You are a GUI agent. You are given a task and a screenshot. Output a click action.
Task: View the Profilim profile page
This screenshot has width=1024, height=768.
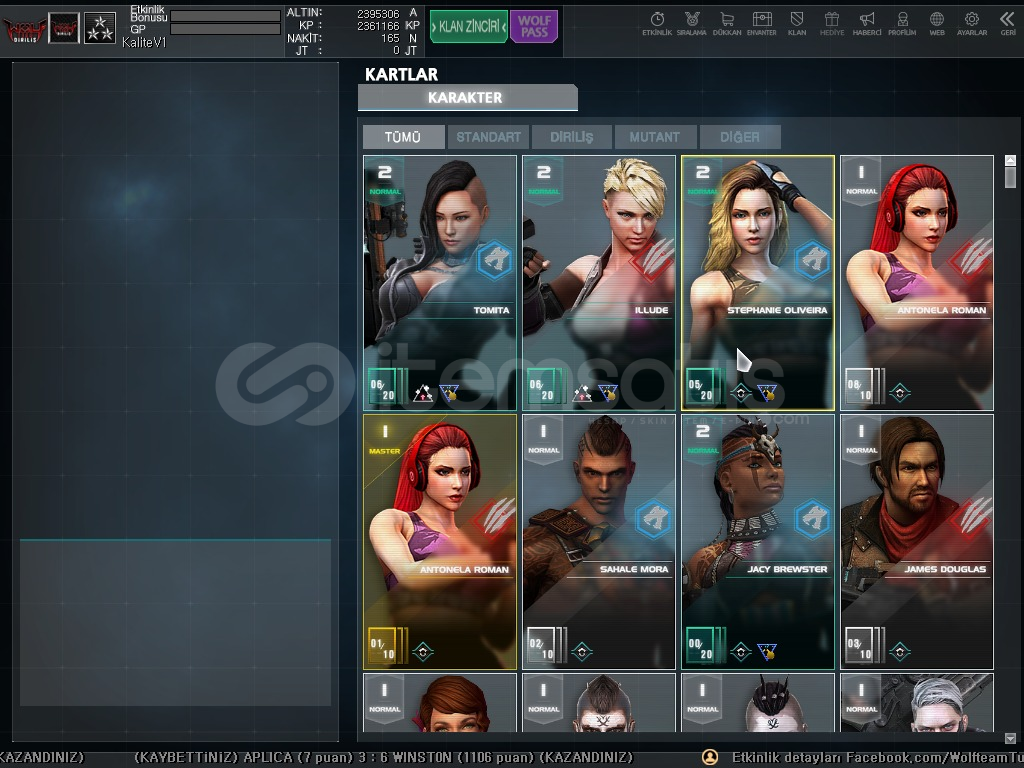[902, 23]
